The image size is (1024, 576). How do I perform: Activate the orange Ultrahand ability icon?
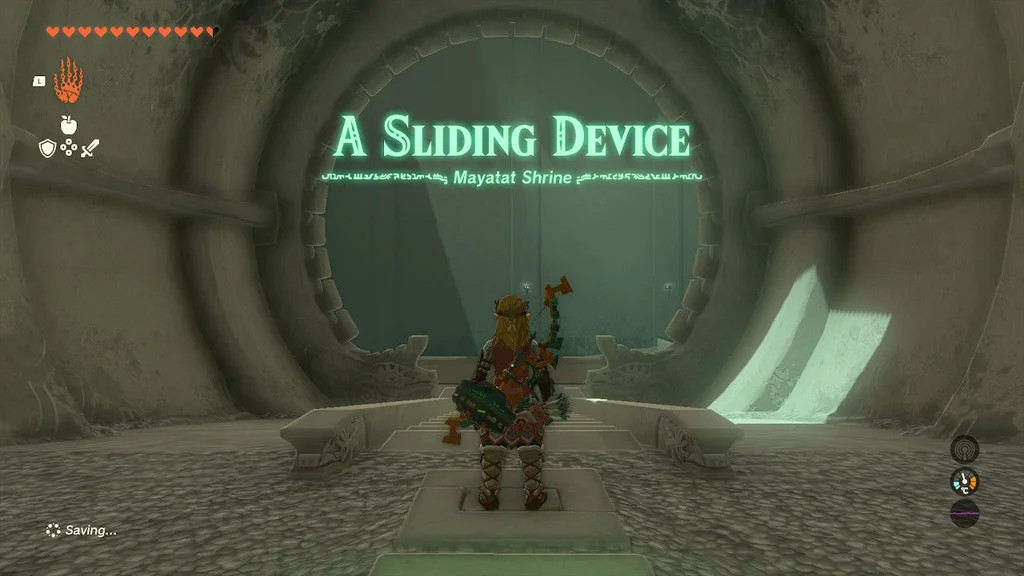click(x=68, y=81)
